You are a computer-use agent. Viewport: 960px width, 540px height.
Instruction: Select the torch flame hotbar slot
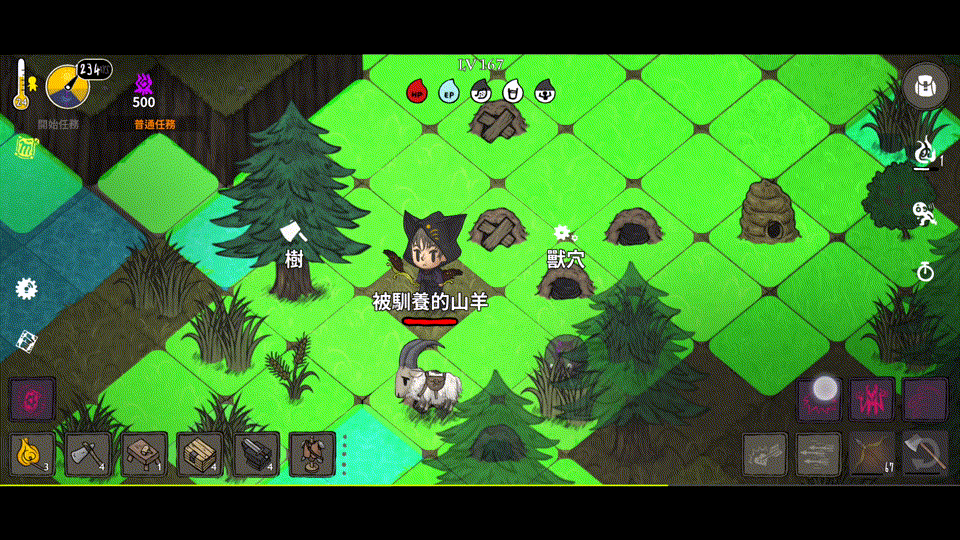coord(32,455)
